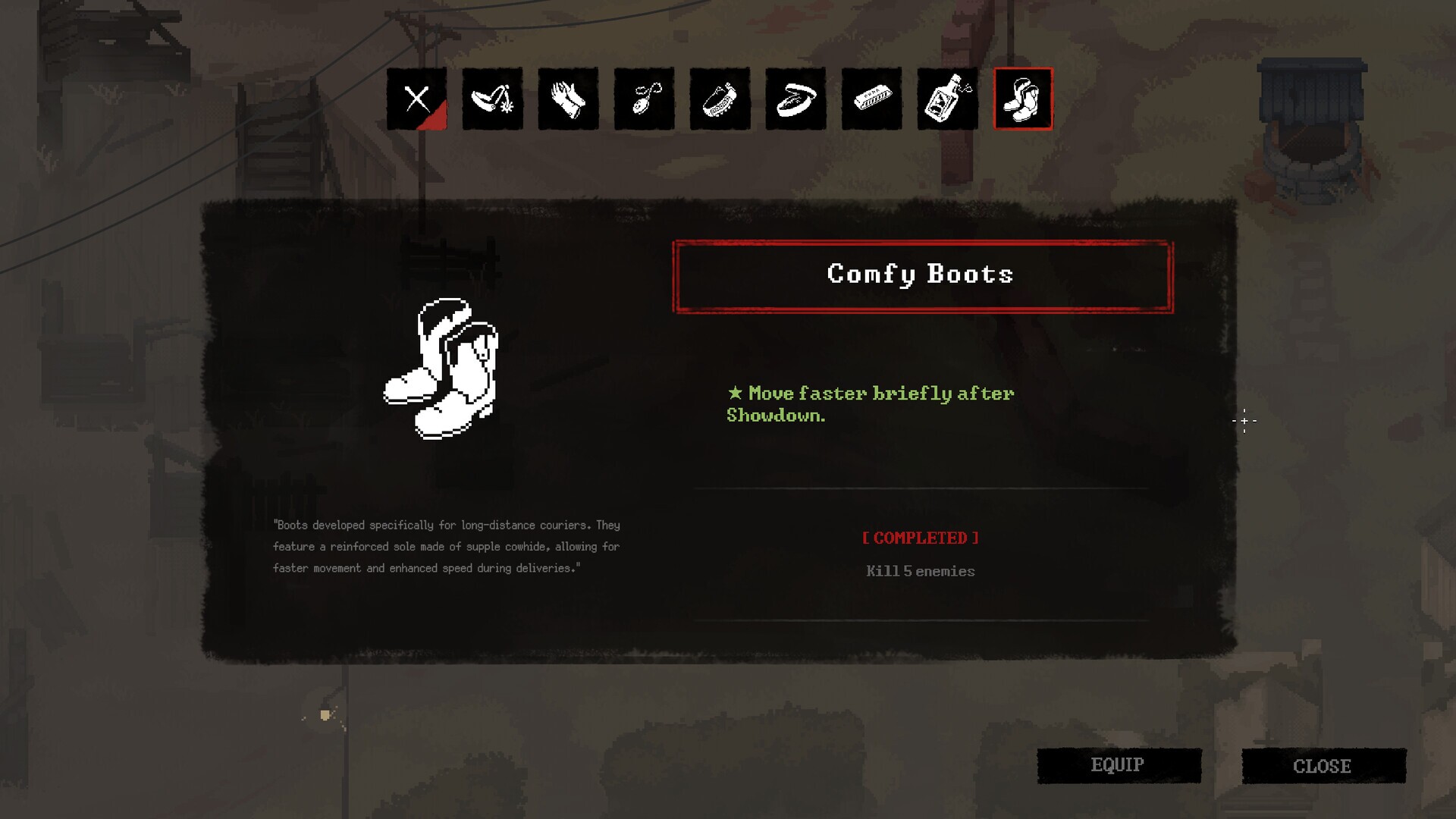This screenshot has height=819, width=1456.
Task: Select the bandolier item icon
Action: coord(720,99)
